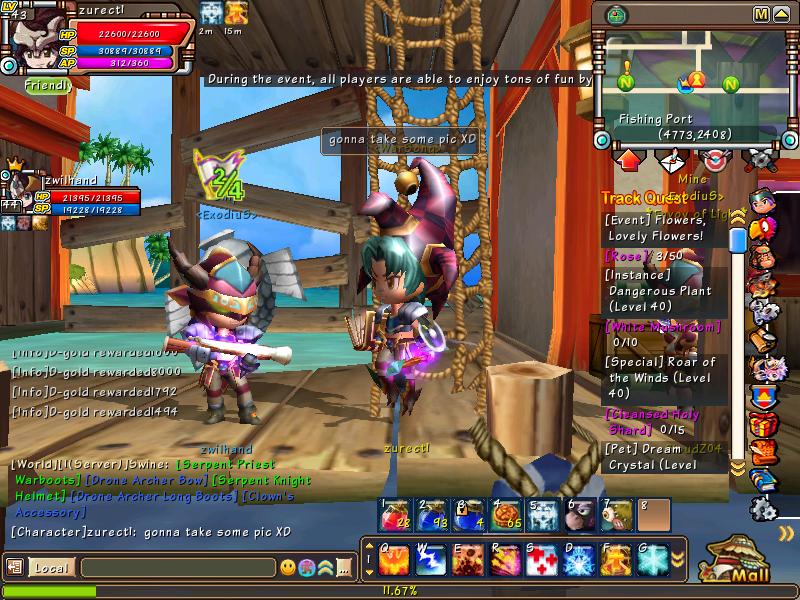Collapse the minimap with the arrow button

point(783,14)
